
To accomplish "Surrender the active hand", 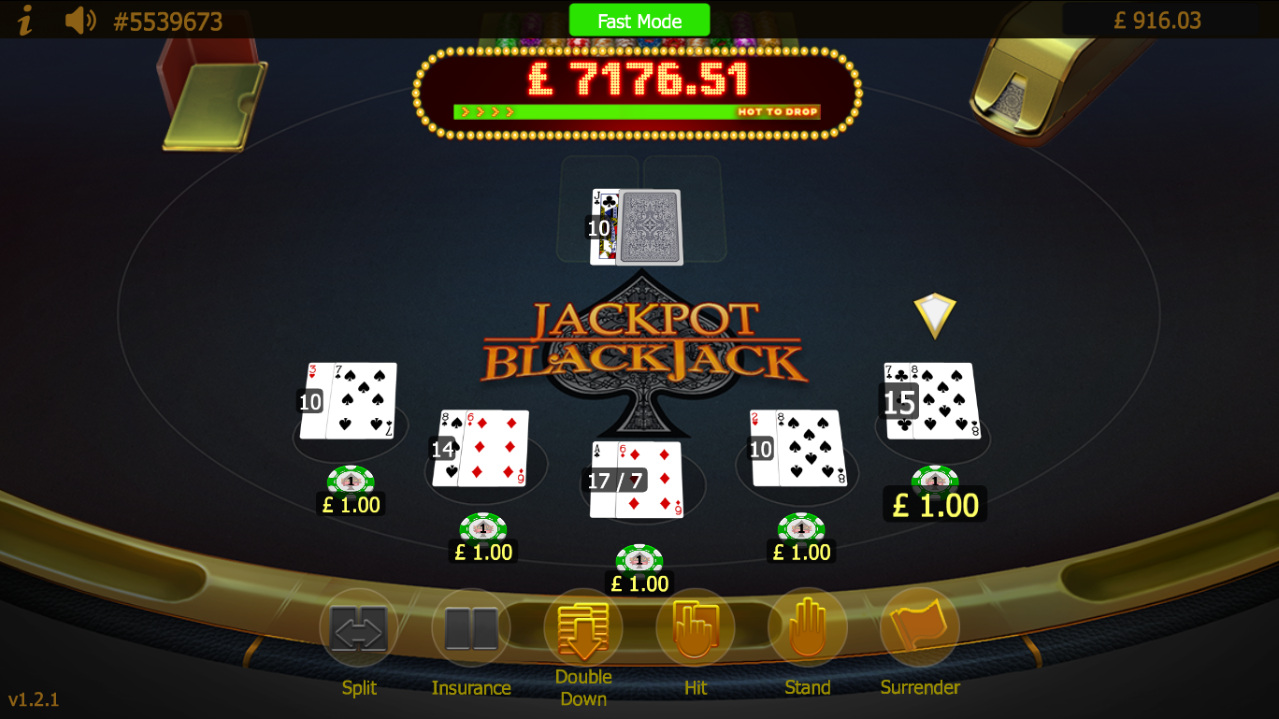I will [919, 629].
